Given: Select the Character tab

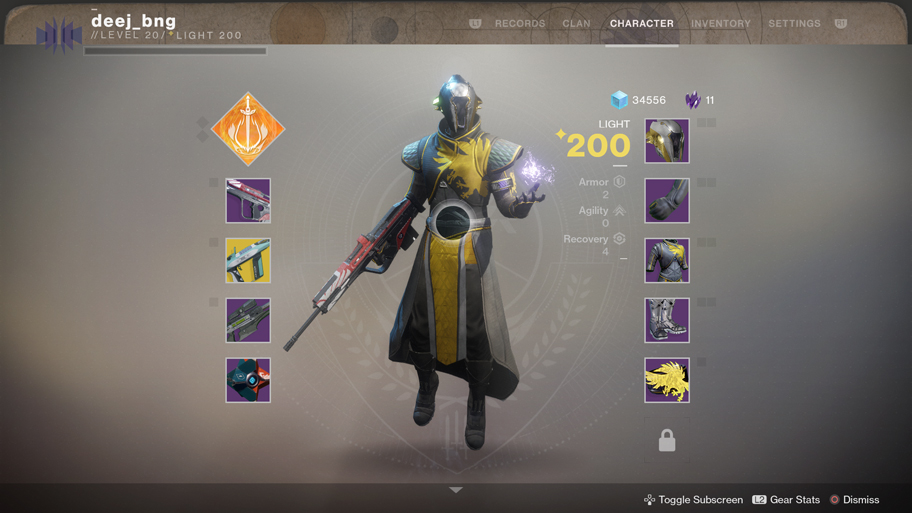Looking at the screenshot, I should pos(642,24).
